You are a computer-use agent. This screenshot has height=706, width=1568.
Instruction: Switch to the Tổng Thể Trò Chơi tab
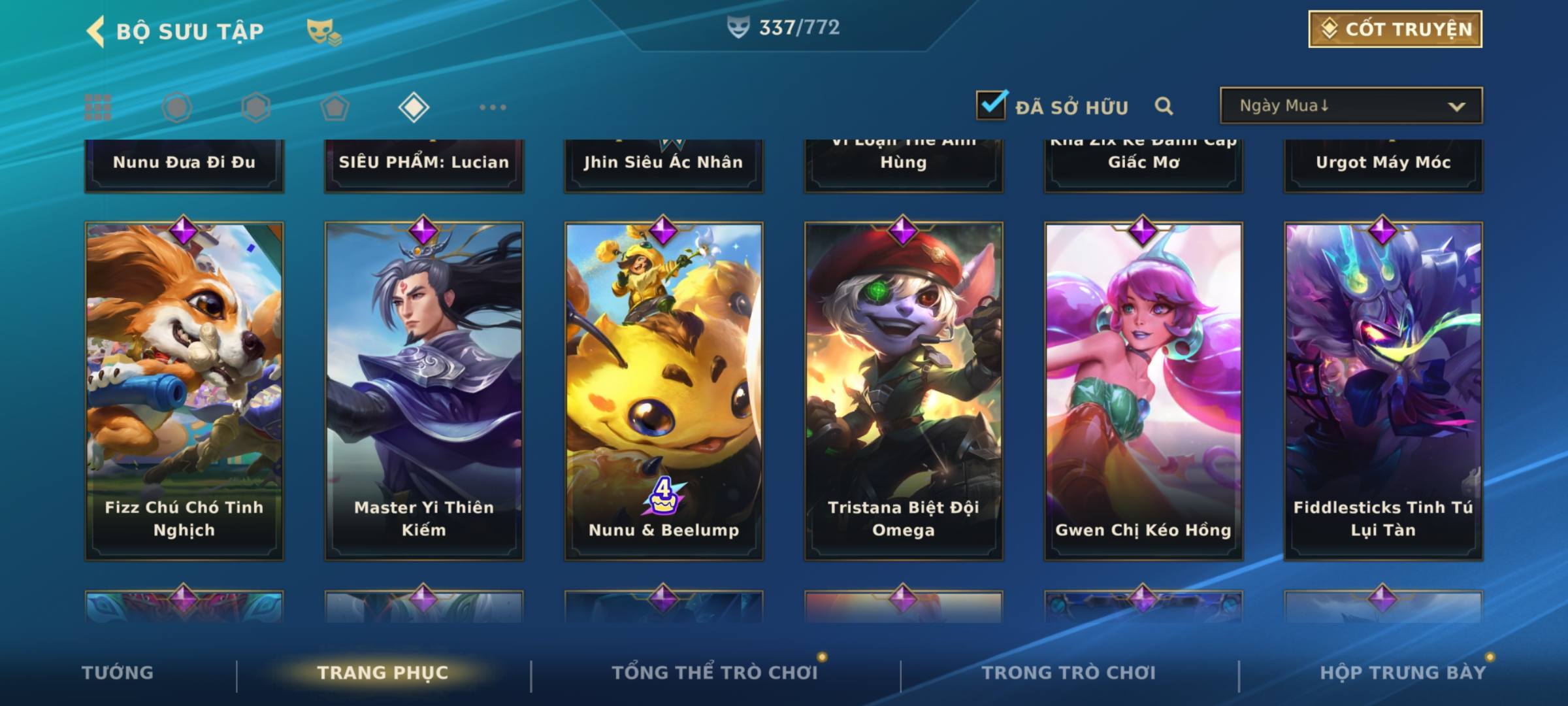click(715, 673)
